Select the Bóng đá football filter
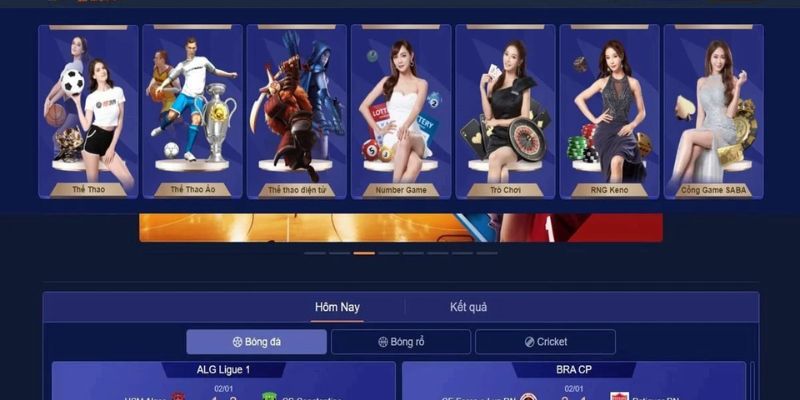The height and width of the screenshot is (400, 800). 257,342
